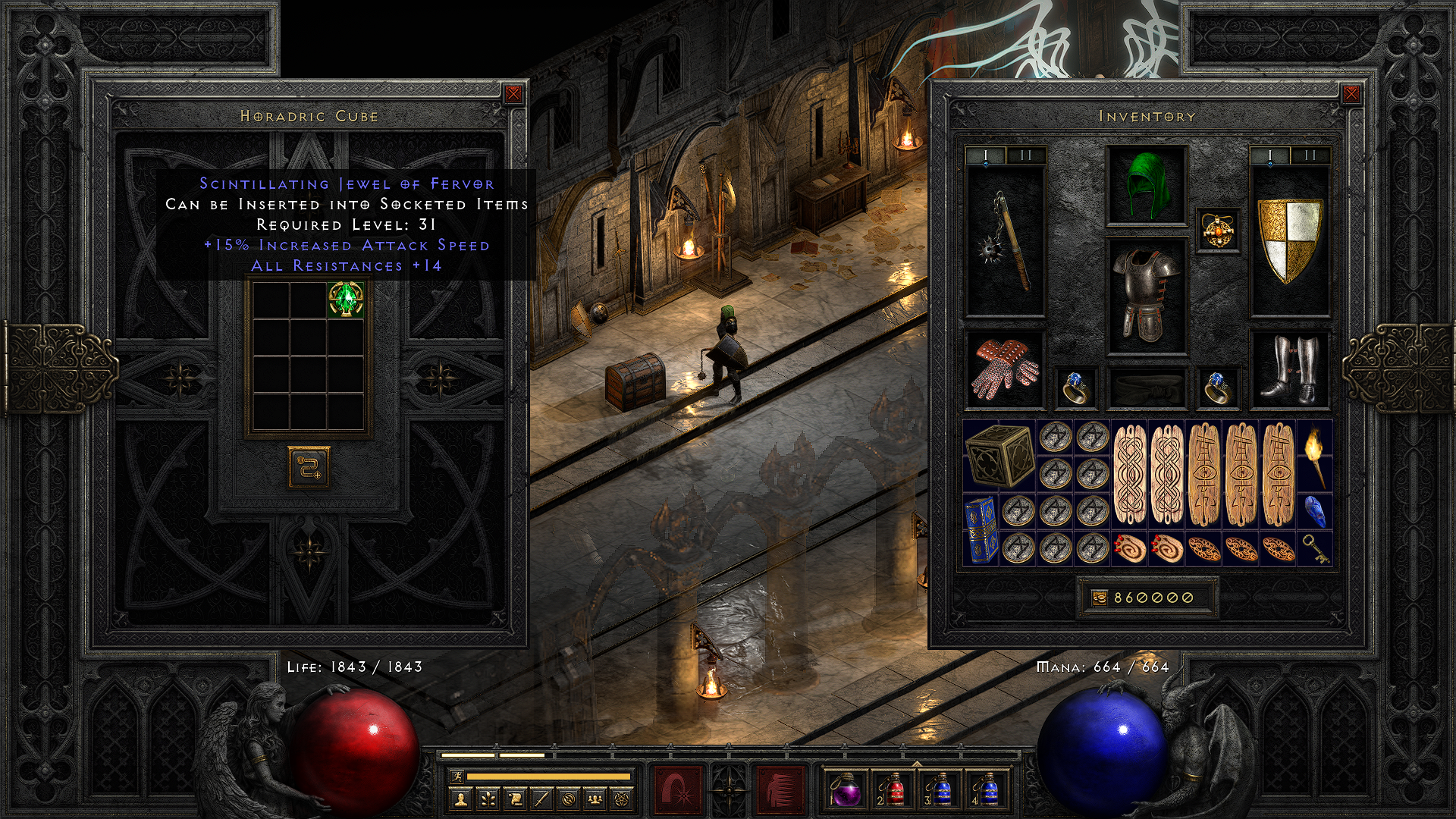
Task: Select weapon set tab I above the shield
Action: (x=1269, y=155)
